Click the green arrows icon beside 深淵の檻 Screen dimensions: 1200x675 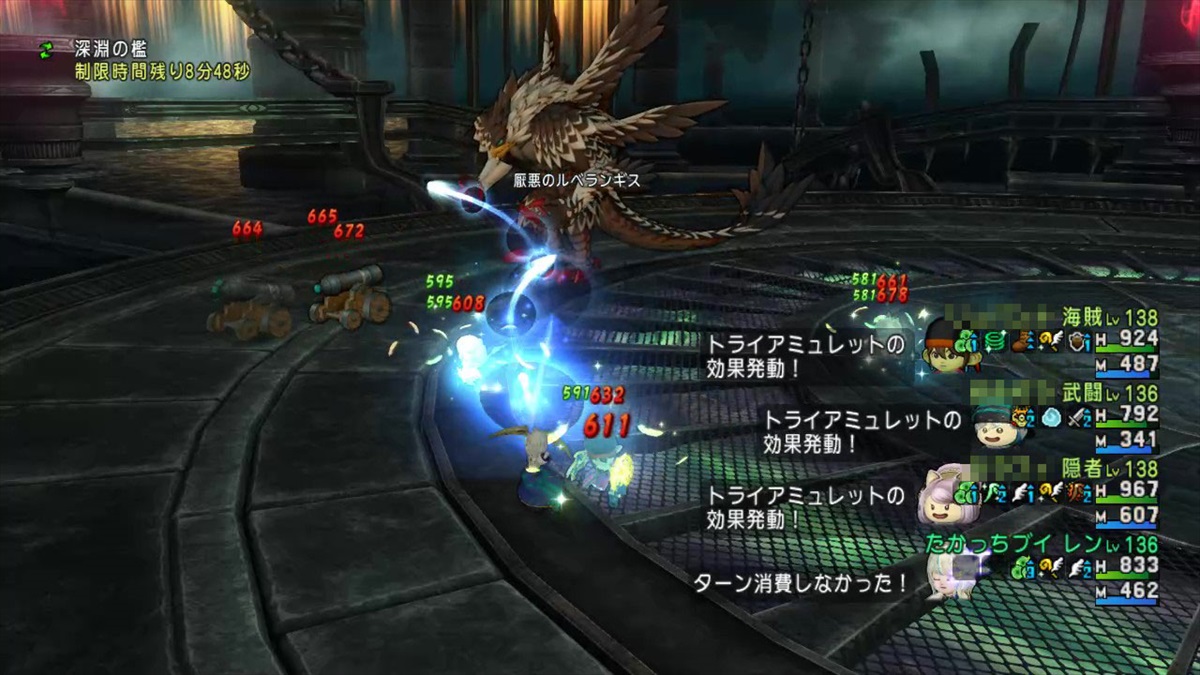point(47,50)
